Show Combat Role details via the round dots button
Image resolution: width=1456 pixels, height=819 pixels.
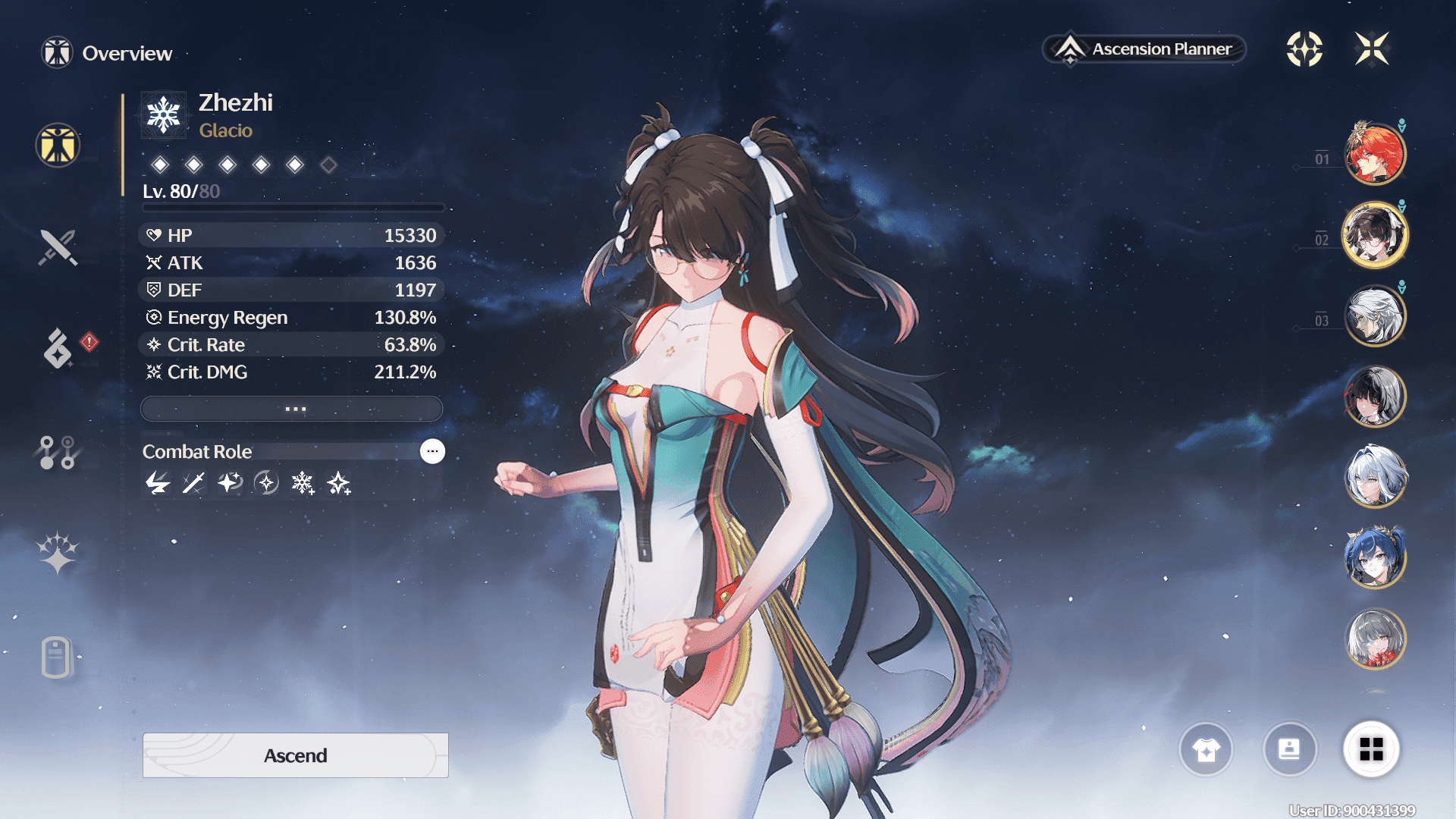click(432, 451)
